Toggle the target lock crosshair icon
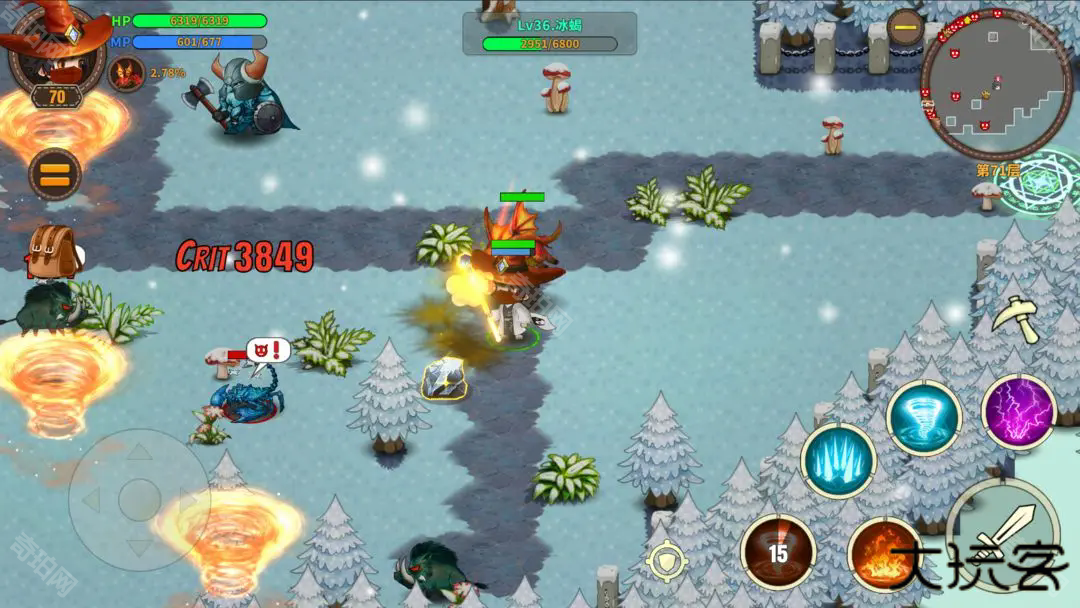The image size is (1080, 608). (x=667, y=561)
